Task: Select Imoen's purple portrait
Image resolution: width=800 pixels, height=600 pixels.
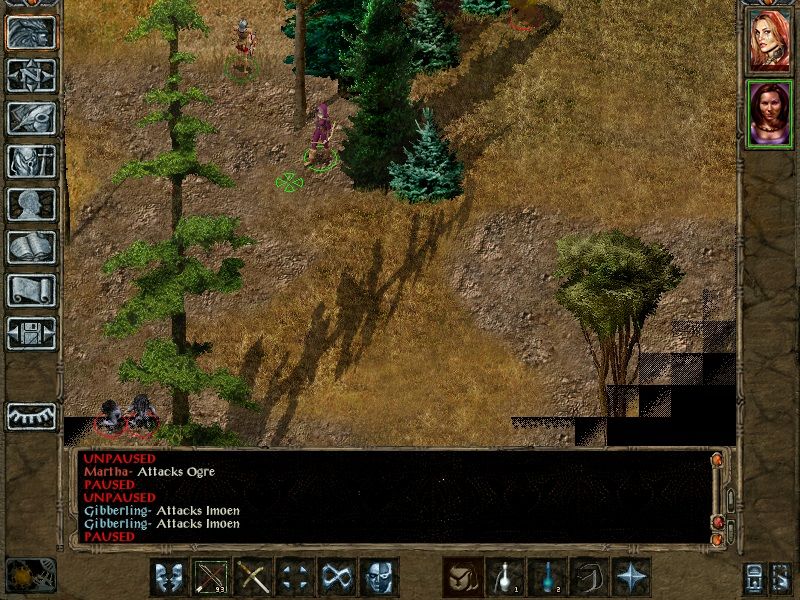Action: point(769,113)
